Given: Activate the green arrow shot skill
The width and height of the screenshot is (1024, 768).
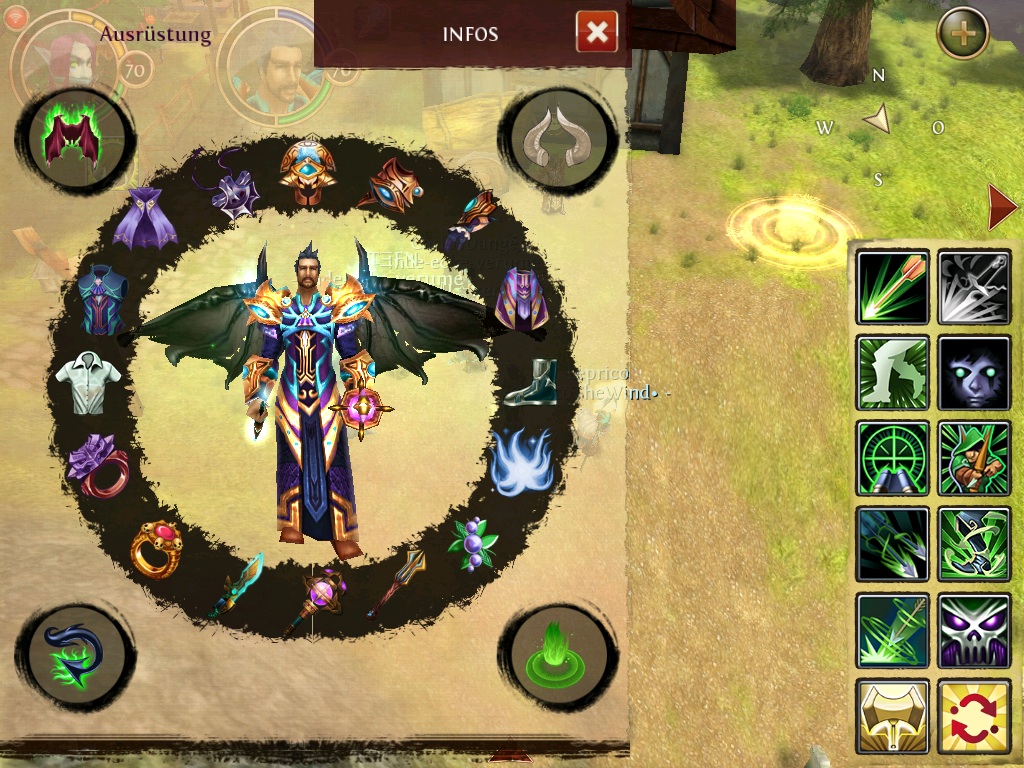Looking at the screenshot, I should 893,287.
